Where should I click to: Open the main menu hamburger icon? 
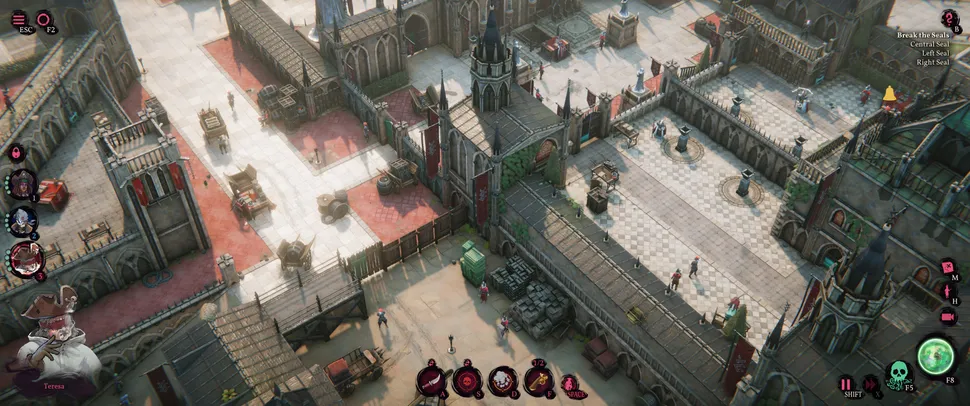[x=19, y=18]
